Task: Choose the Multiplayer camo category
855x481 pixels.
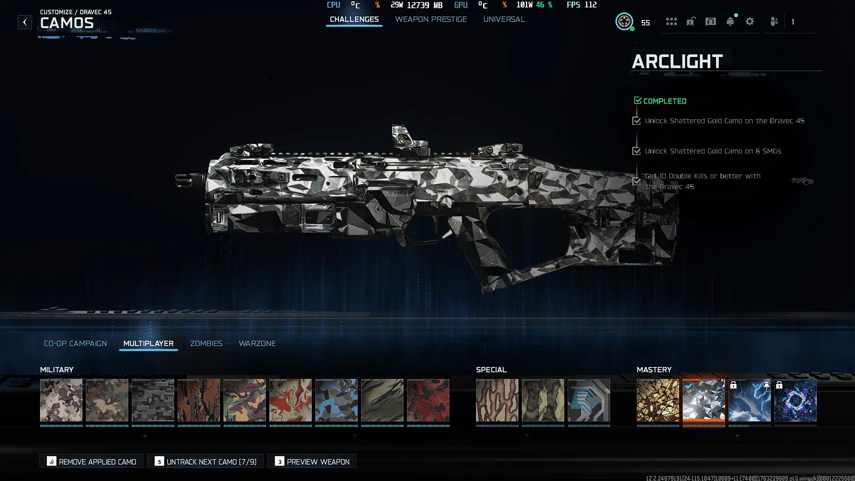Action: [148, 343]
